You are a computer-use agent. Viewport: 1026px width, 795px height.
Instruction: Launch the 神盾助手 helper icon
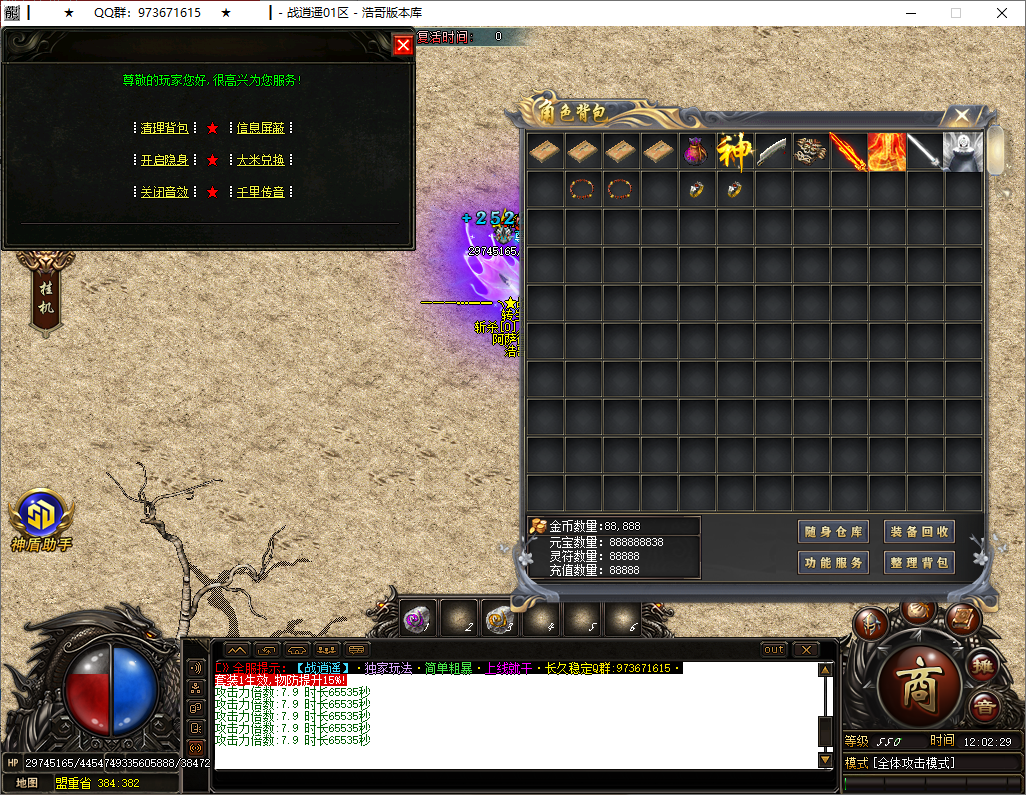41,517
